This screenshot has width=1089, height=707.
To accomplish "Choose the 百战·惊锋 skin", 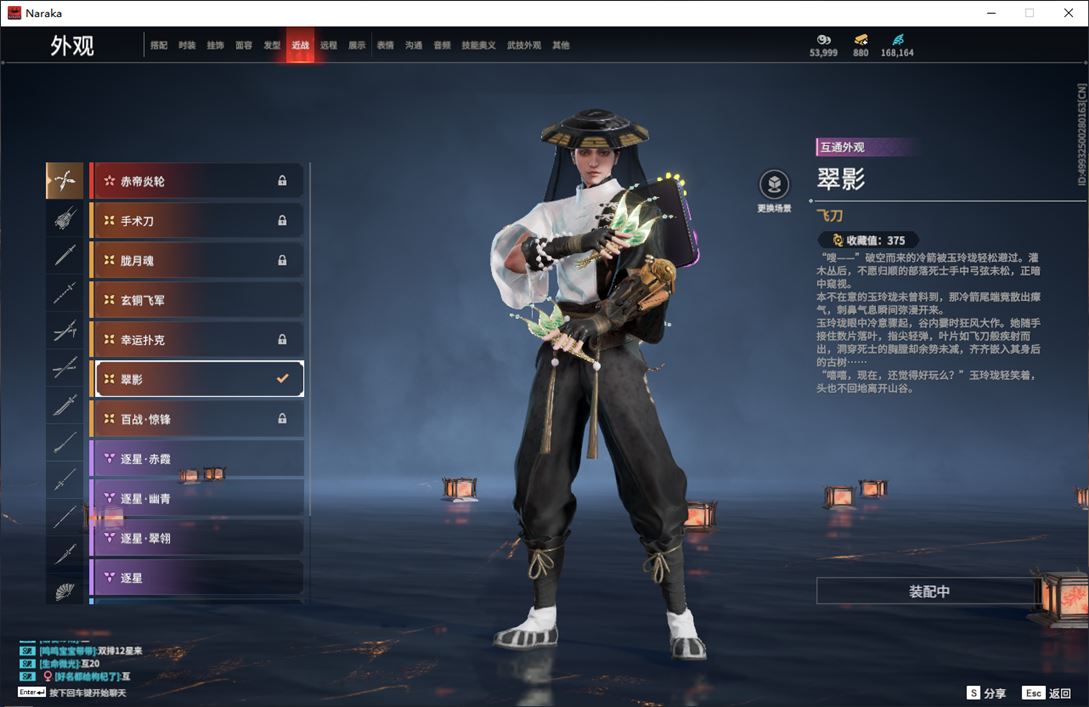I will coord(197,419).
